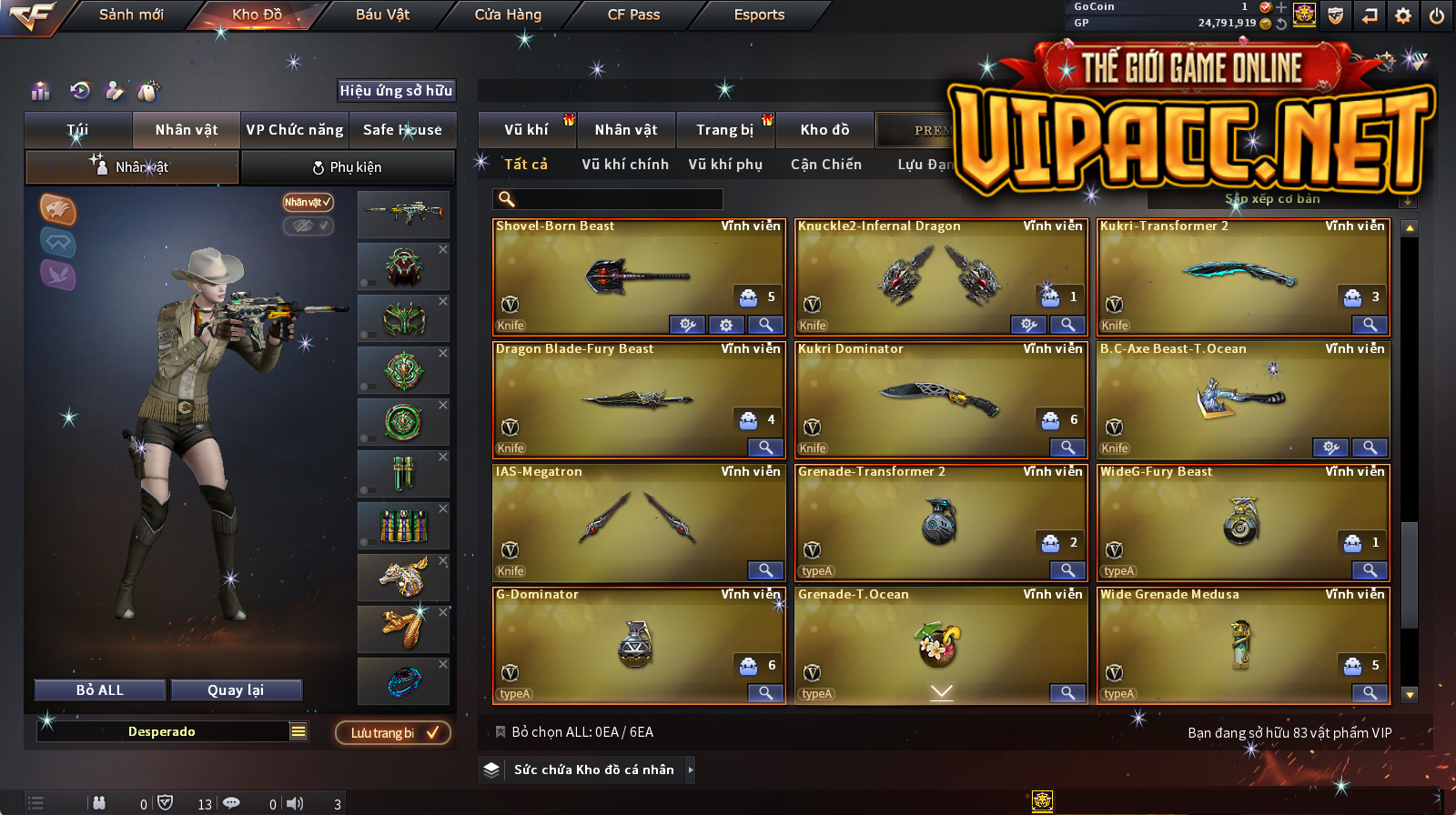This screenshot has width=1456, height=815.
Task: Choose the Kukri Dominator item card
Action: click(x=941, y=398)
